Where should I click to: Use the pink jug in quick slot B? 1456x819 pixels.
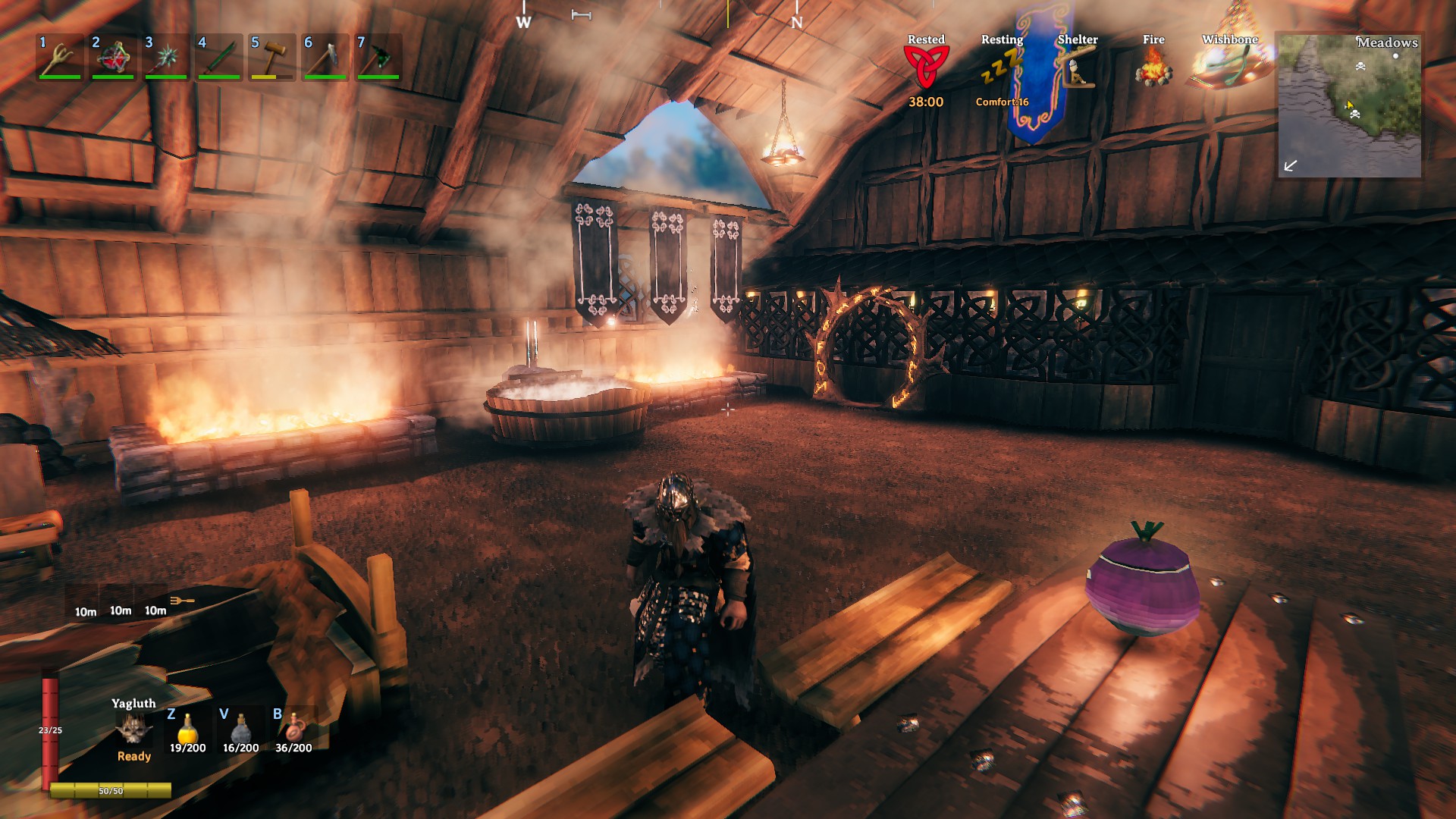(293, 729)
